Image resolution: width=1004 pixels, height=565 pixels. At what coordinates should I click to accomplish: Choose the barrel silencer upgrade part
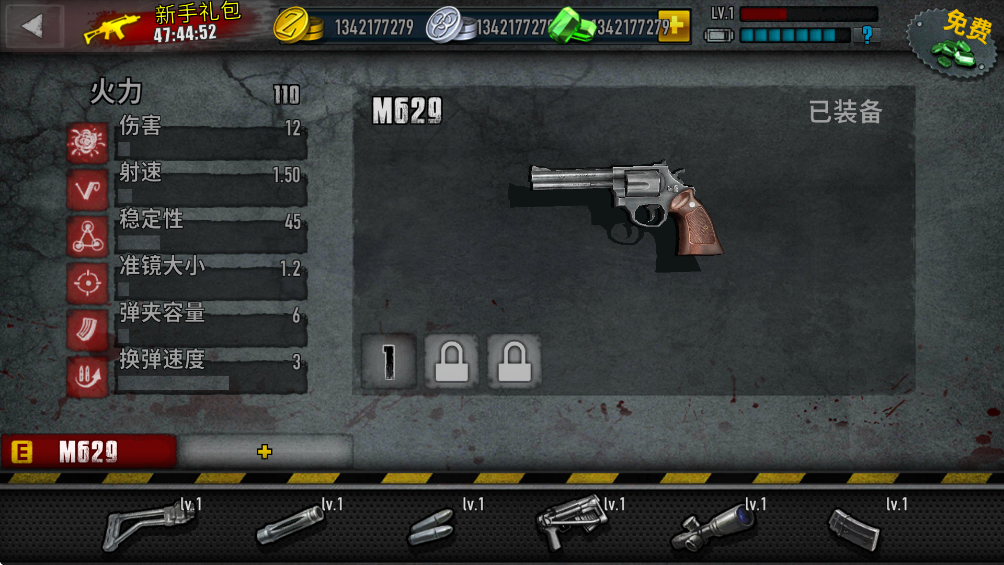290,525
